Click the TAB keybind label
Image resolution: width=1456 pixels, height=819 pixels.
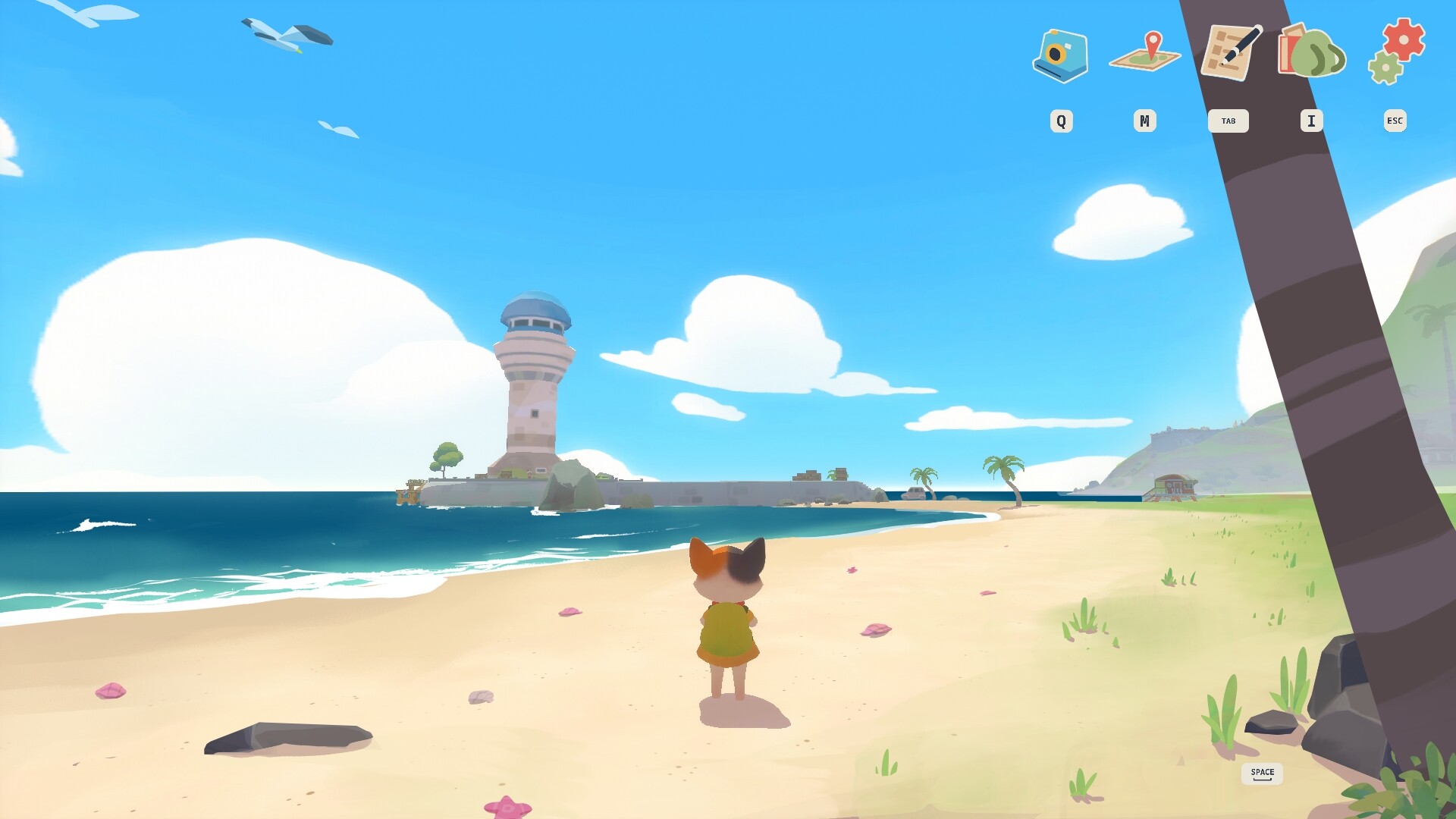click(x=1229, y=121)
